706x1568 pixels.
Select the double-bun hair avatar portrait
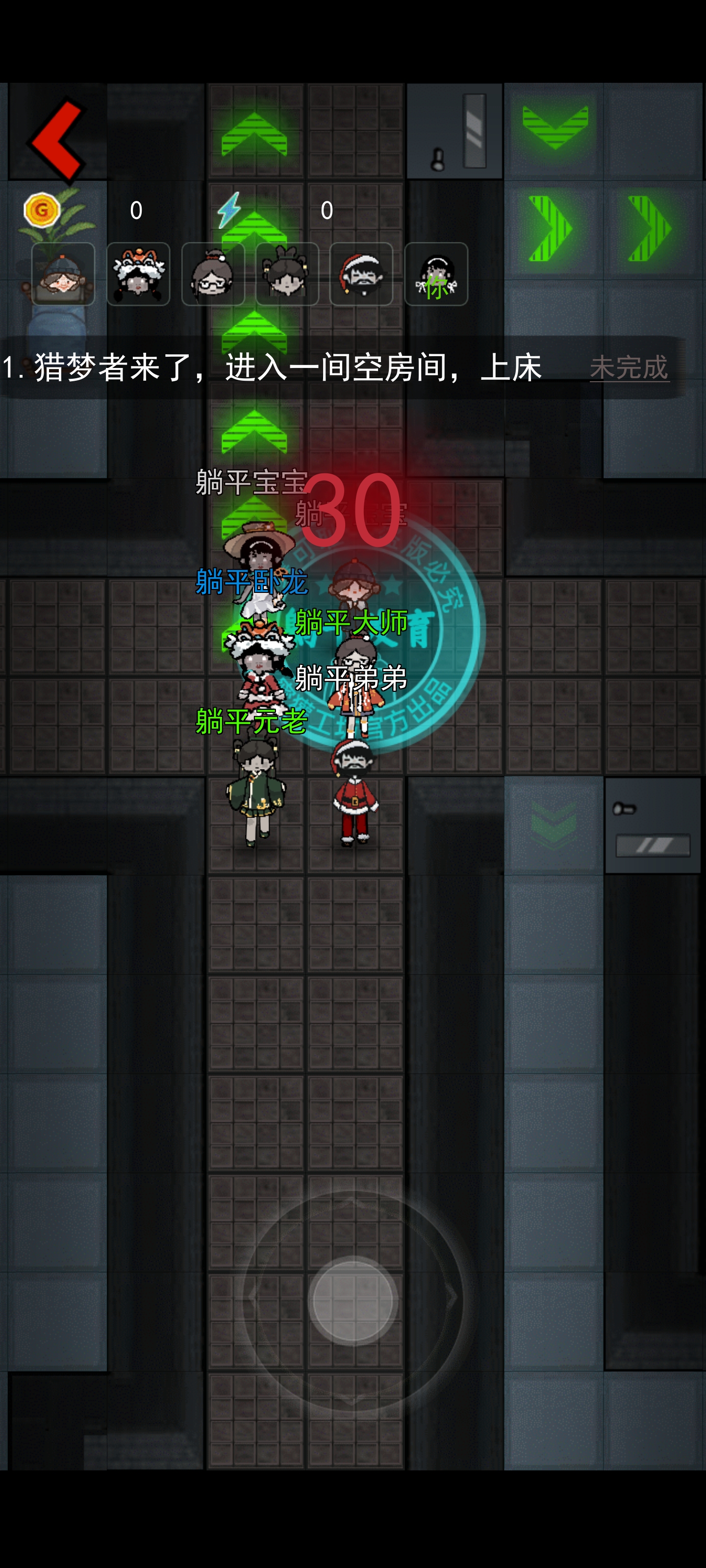pyautogui.click(x=287, y=274)
